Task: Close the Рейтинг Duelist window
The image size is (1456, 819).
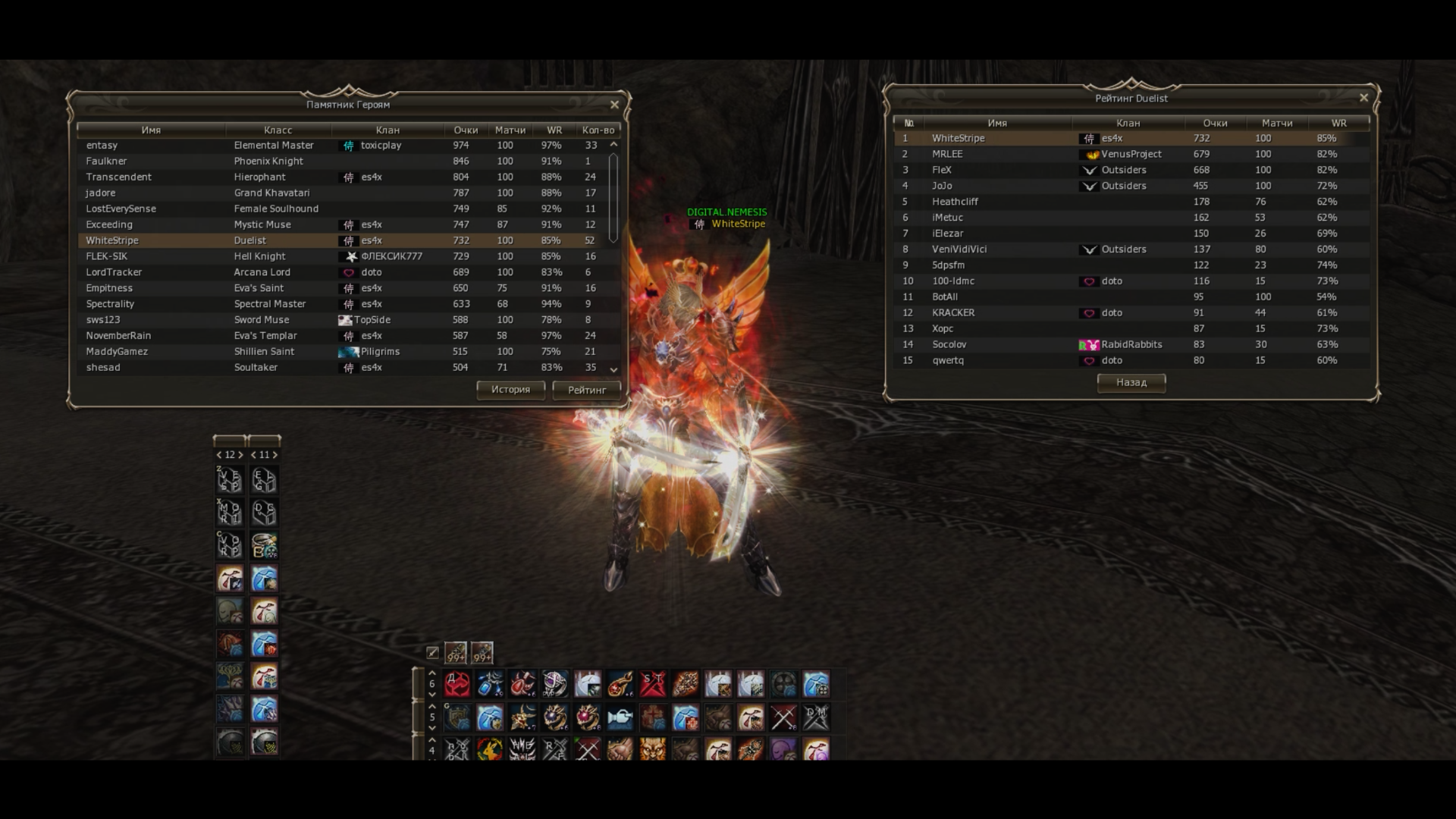Action: pos(1363,98)
